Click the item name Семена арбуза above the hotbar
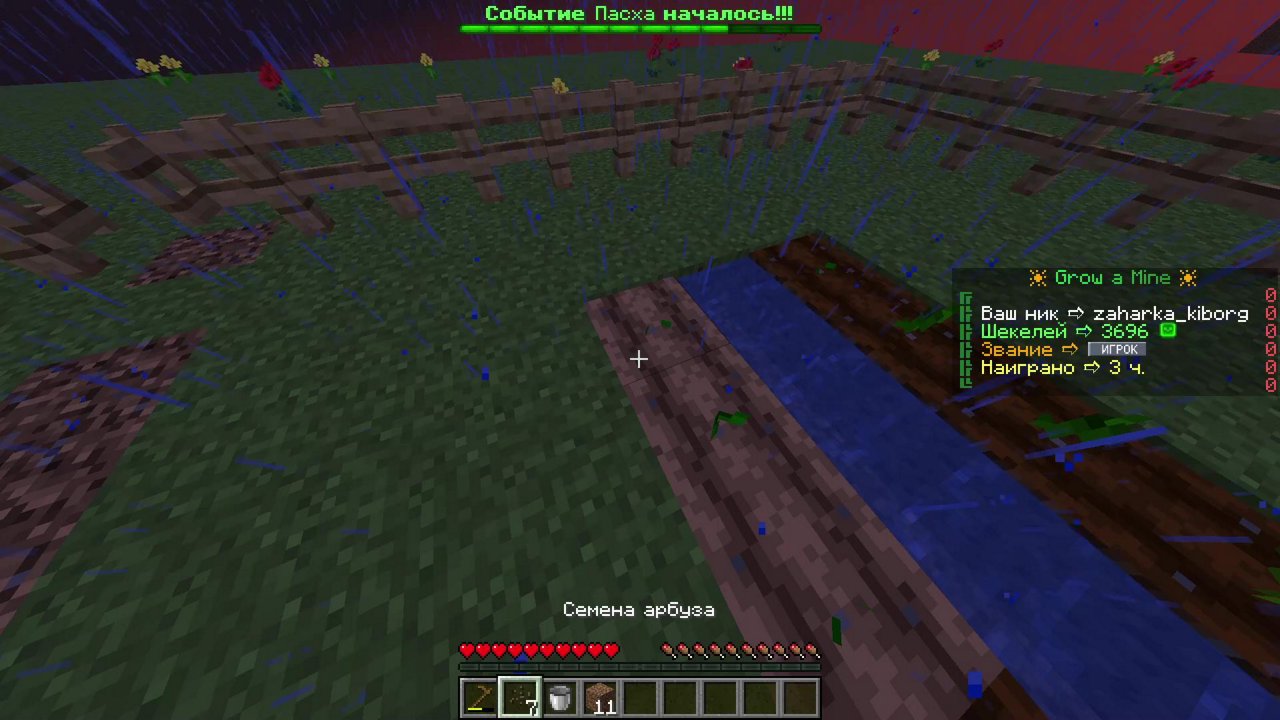The width and height of the screenshot is (1280, 720). pyautogui.click(x=639, y=609)
